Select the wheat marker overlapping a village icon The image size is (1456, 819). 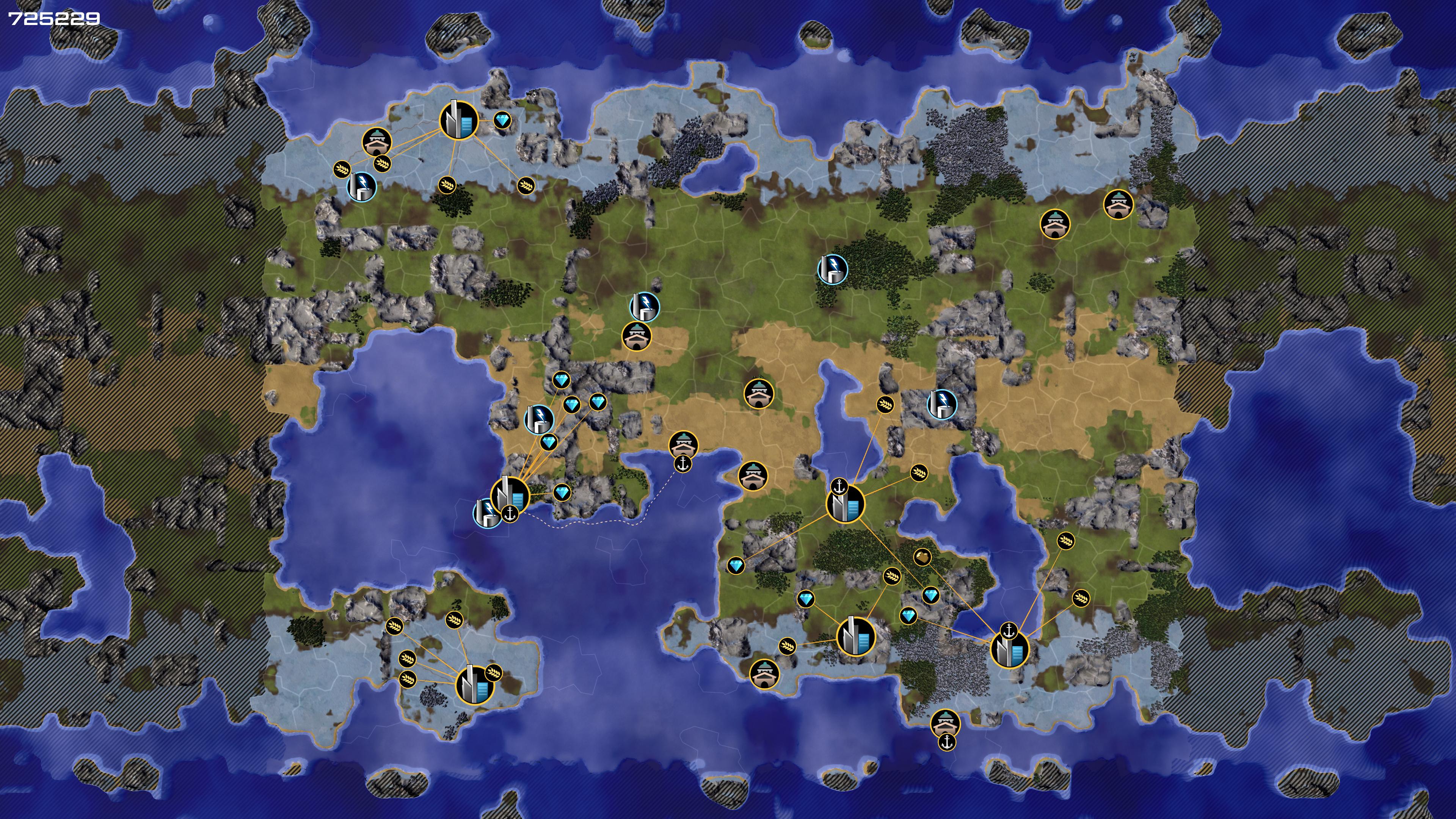coord(383,163)
